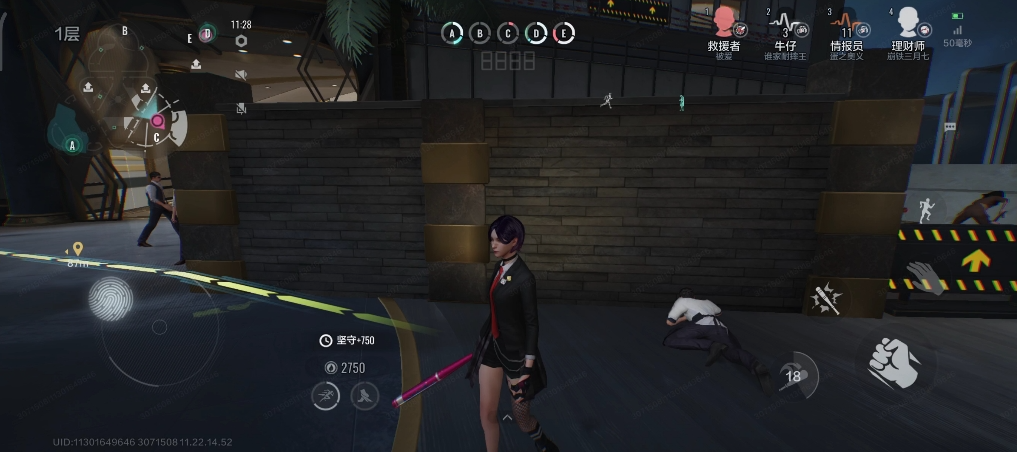
Task: Activate the baton strike skill
Action: 827,298
